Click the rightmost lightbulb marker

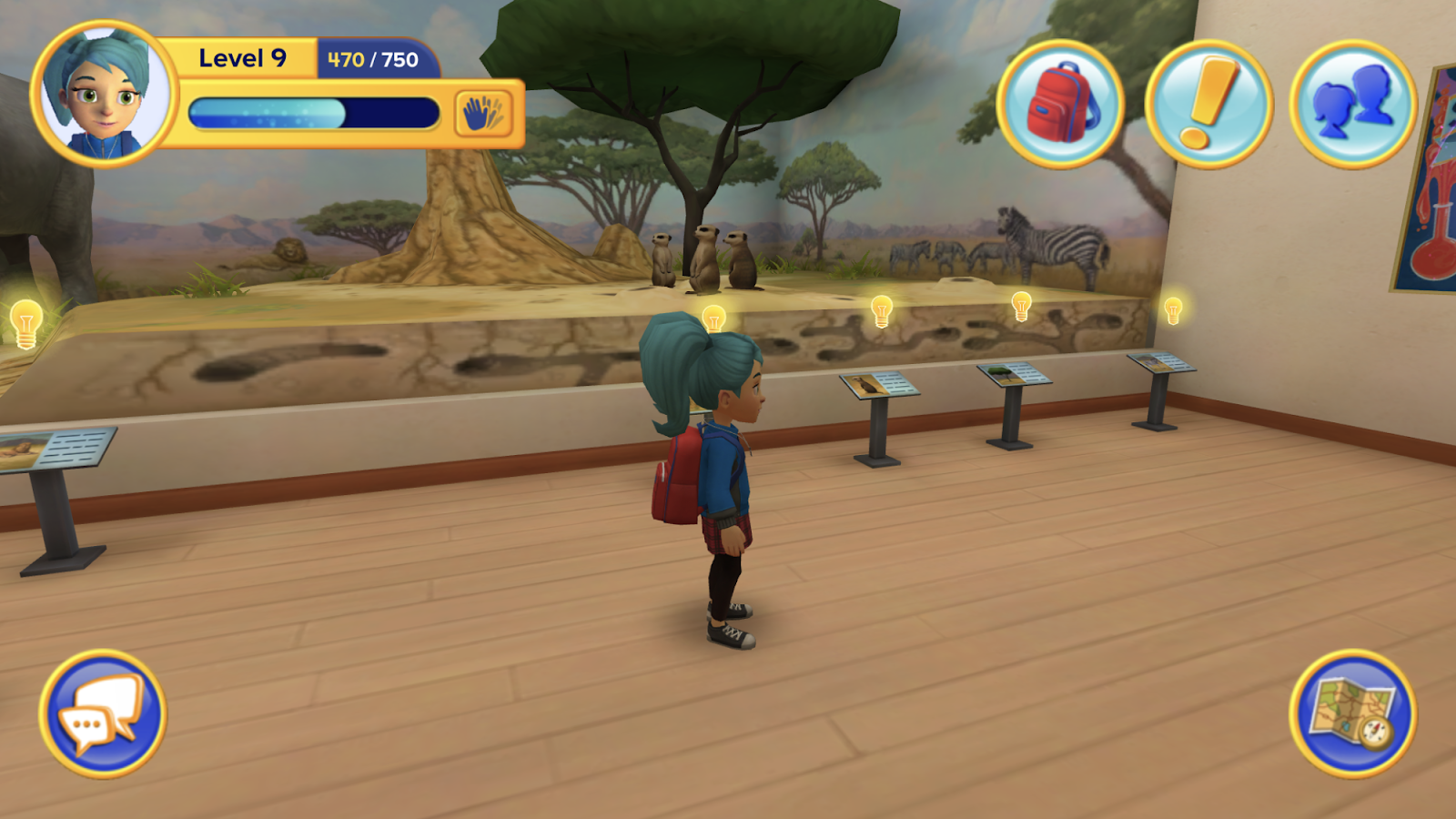(x=1172, y=309)
